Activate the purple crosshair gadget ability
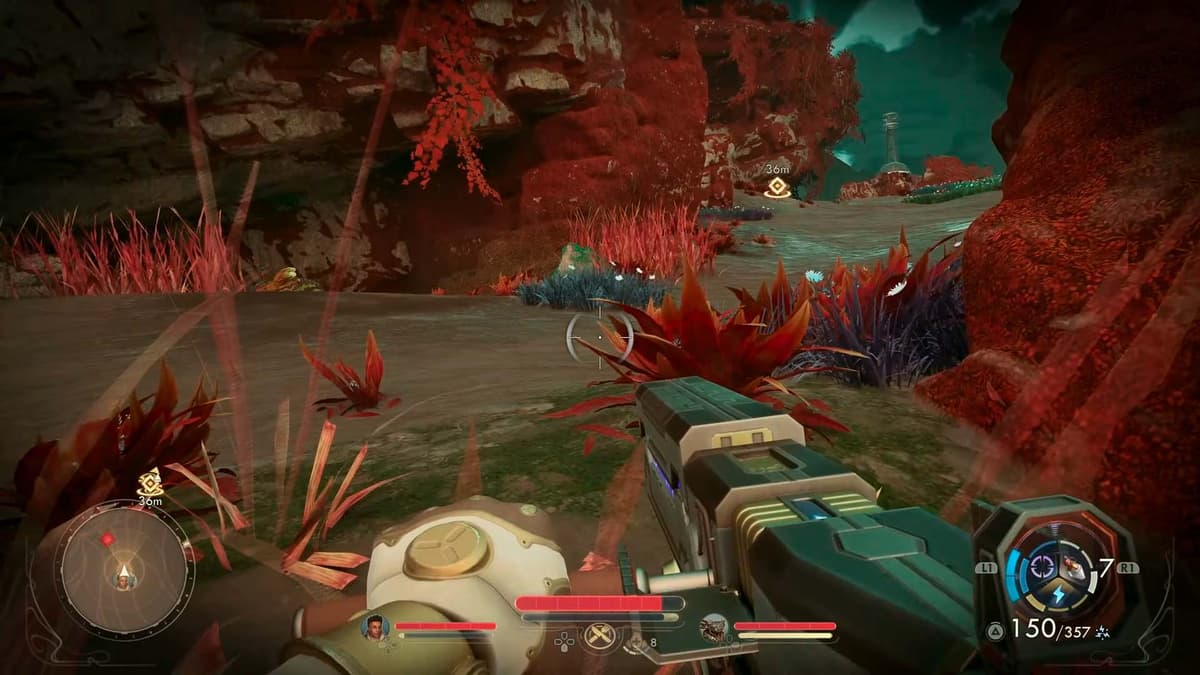This screenshot has height=675, width=1200. coord(1042,567)
